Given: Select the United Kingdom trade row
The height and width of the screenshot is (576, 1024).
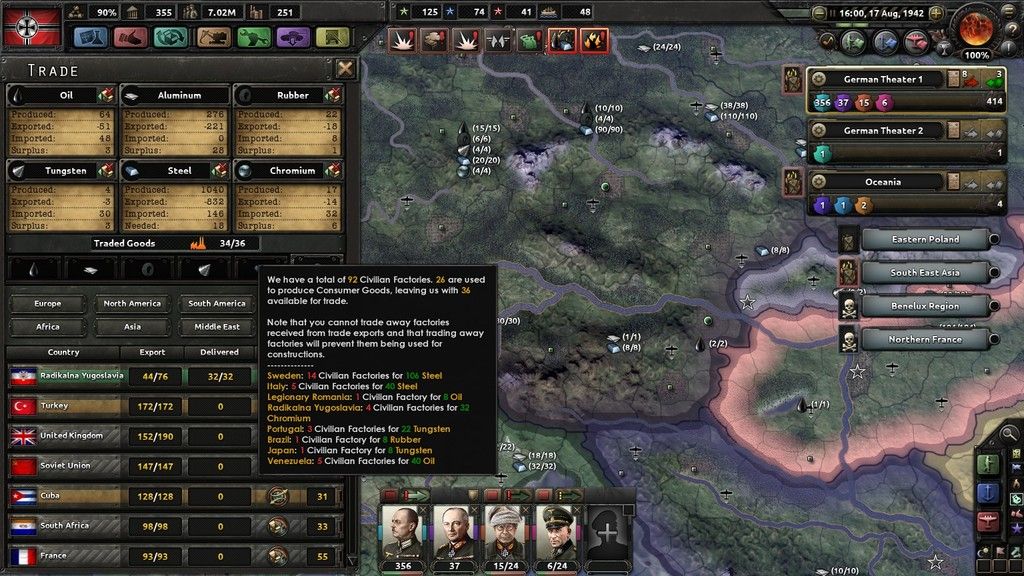Looking at the screenshot, I should tap(130, 436).
